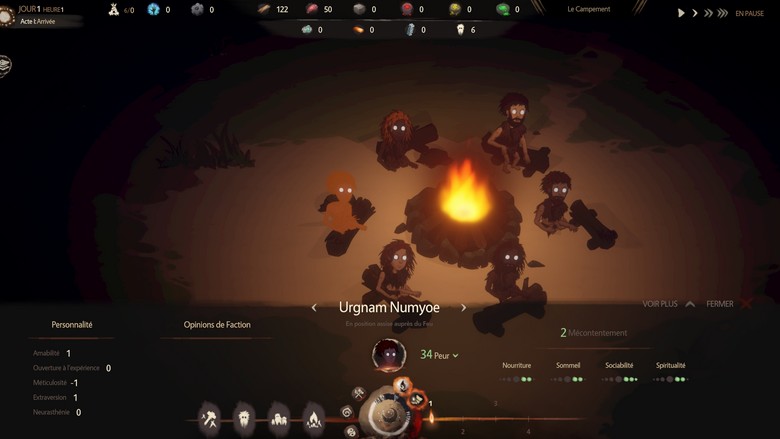
Task: Select the crossed hammer tools icon
Action: [x=210, y=417]
